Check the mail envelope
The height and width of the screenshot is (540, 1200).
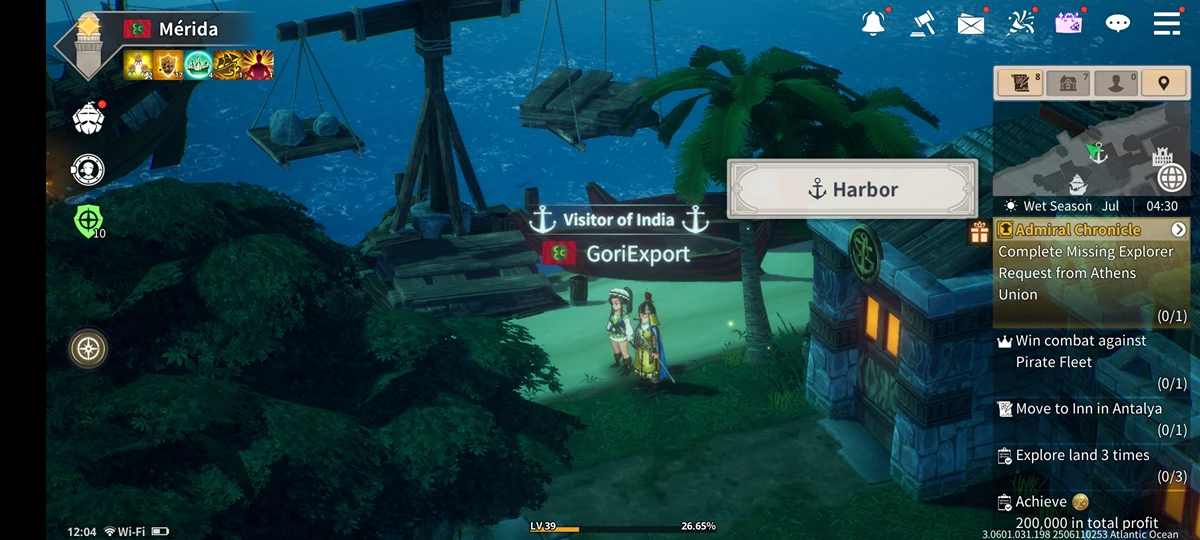tap(970, 24)
